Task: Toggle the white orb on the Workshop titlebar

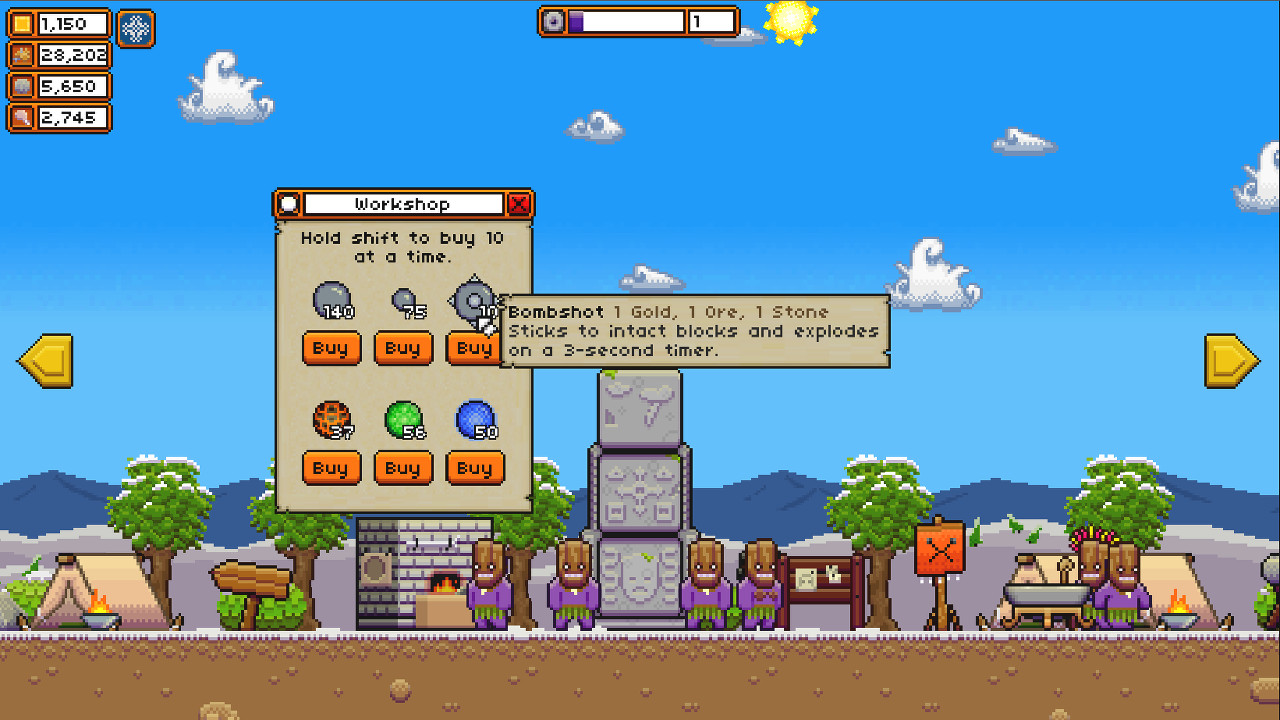Action: coord(288,203)
